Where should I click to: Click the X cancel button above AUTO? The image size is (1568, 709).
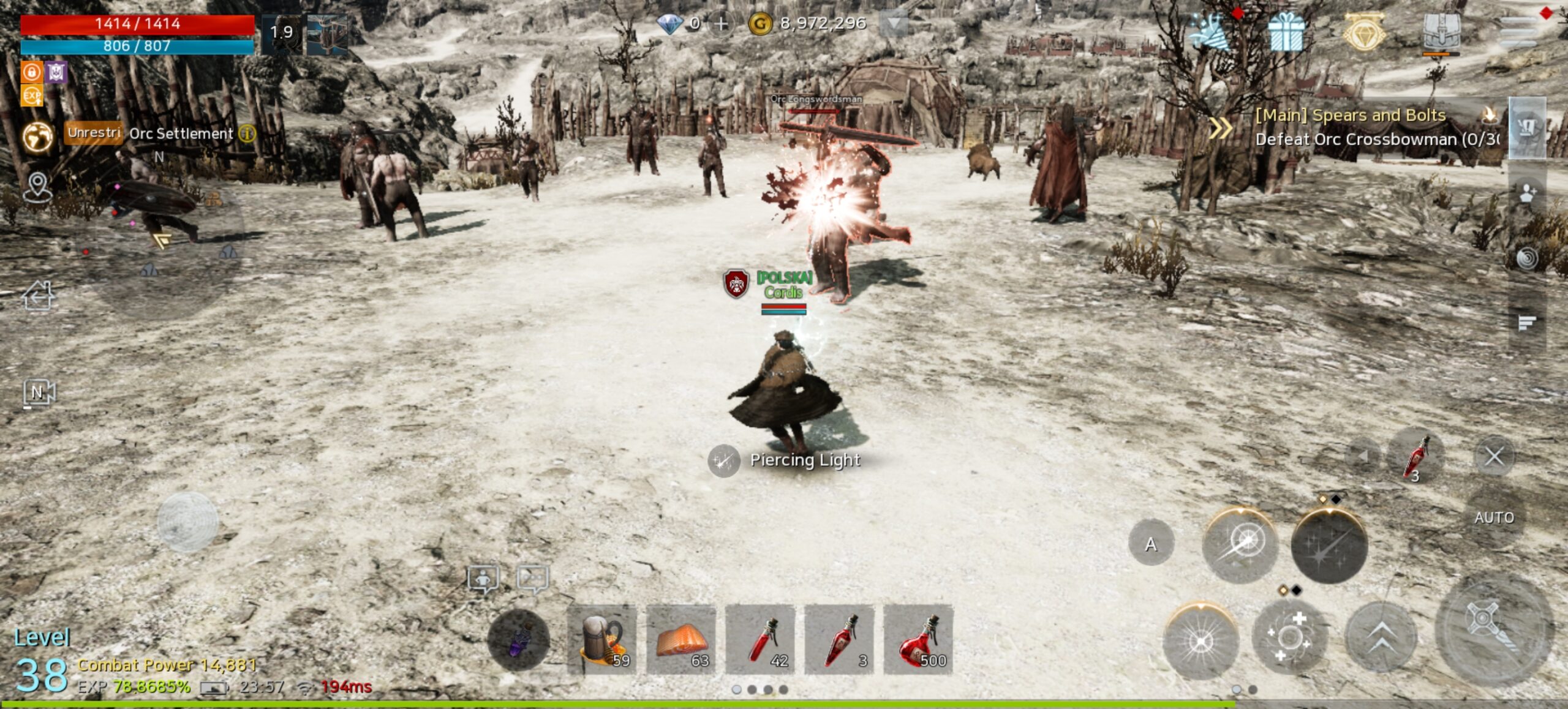pyautogui.click(x=1493, y=456)
